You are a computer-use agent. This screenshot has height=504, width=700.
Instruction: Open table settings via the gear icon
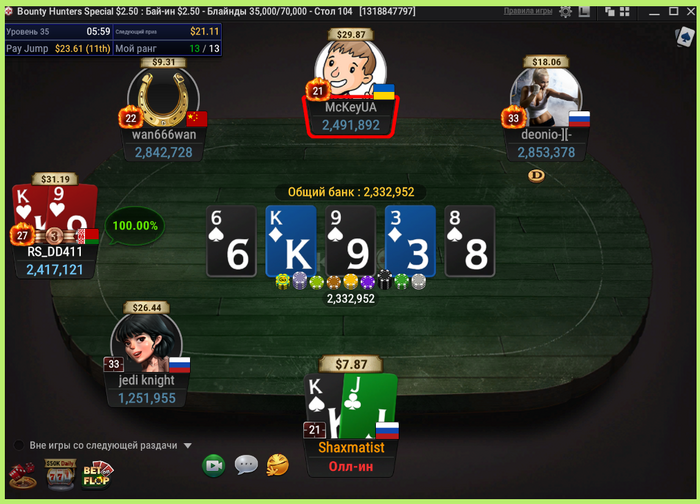point(566,11)
